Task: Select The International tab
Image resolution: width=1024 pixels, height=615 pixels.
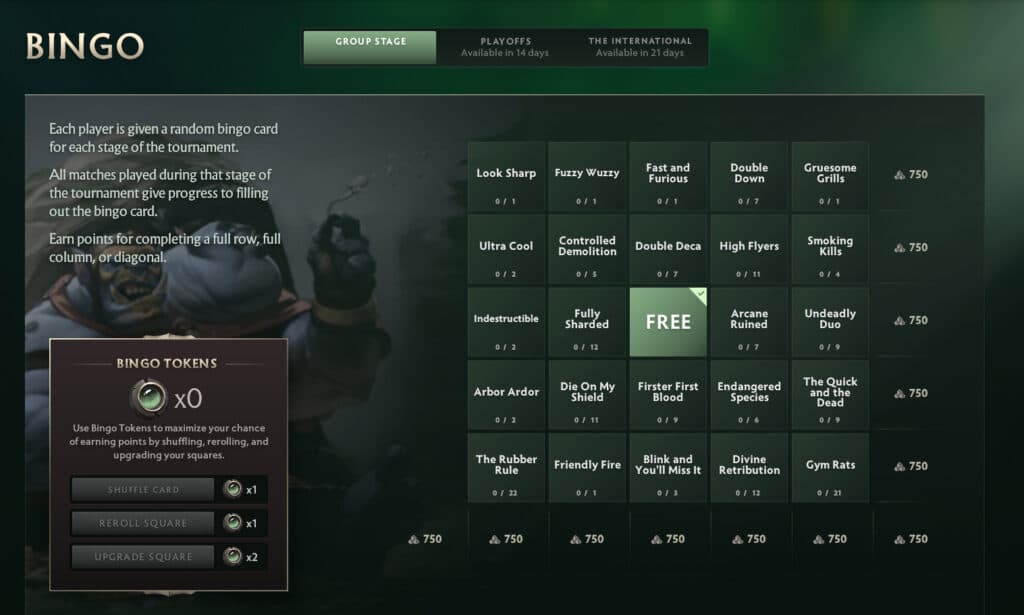Action: pos(639,47)
